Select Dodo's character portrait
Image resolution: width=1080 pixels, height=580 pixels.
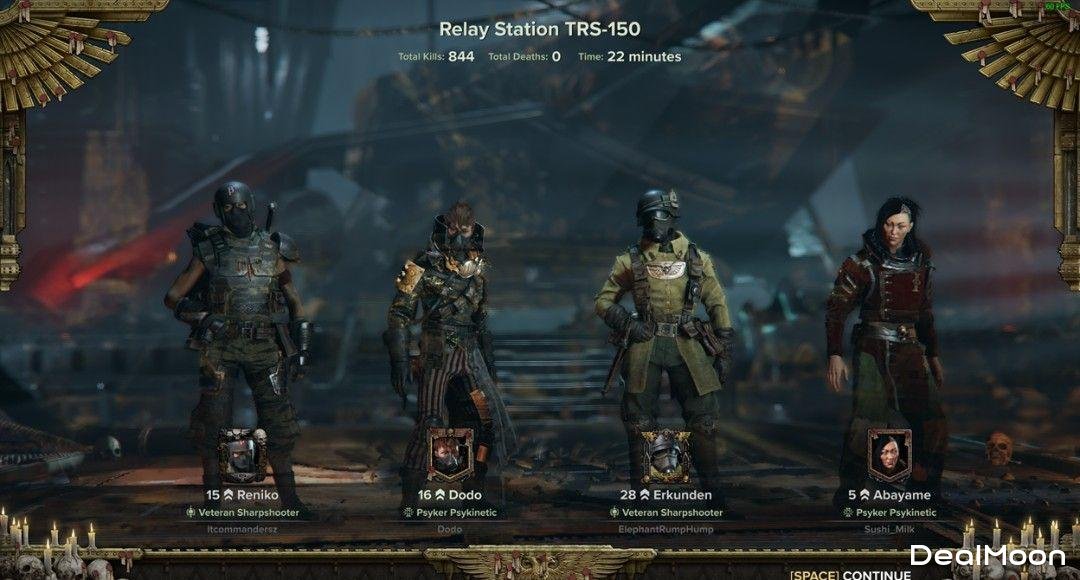[451, 456]
